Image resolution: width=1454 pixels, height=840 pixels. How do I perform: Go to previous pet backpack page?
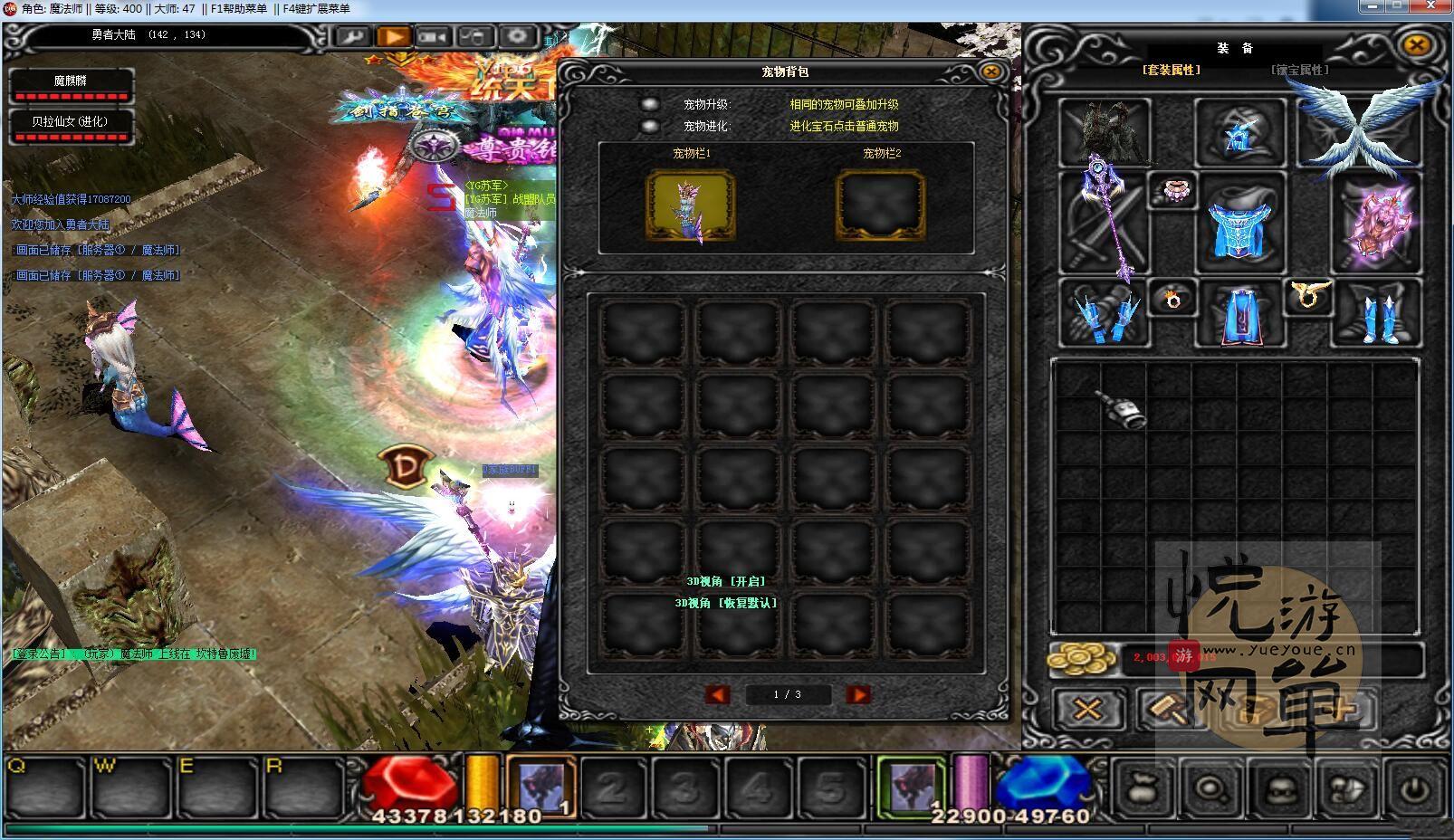click(x=717, y=694)
